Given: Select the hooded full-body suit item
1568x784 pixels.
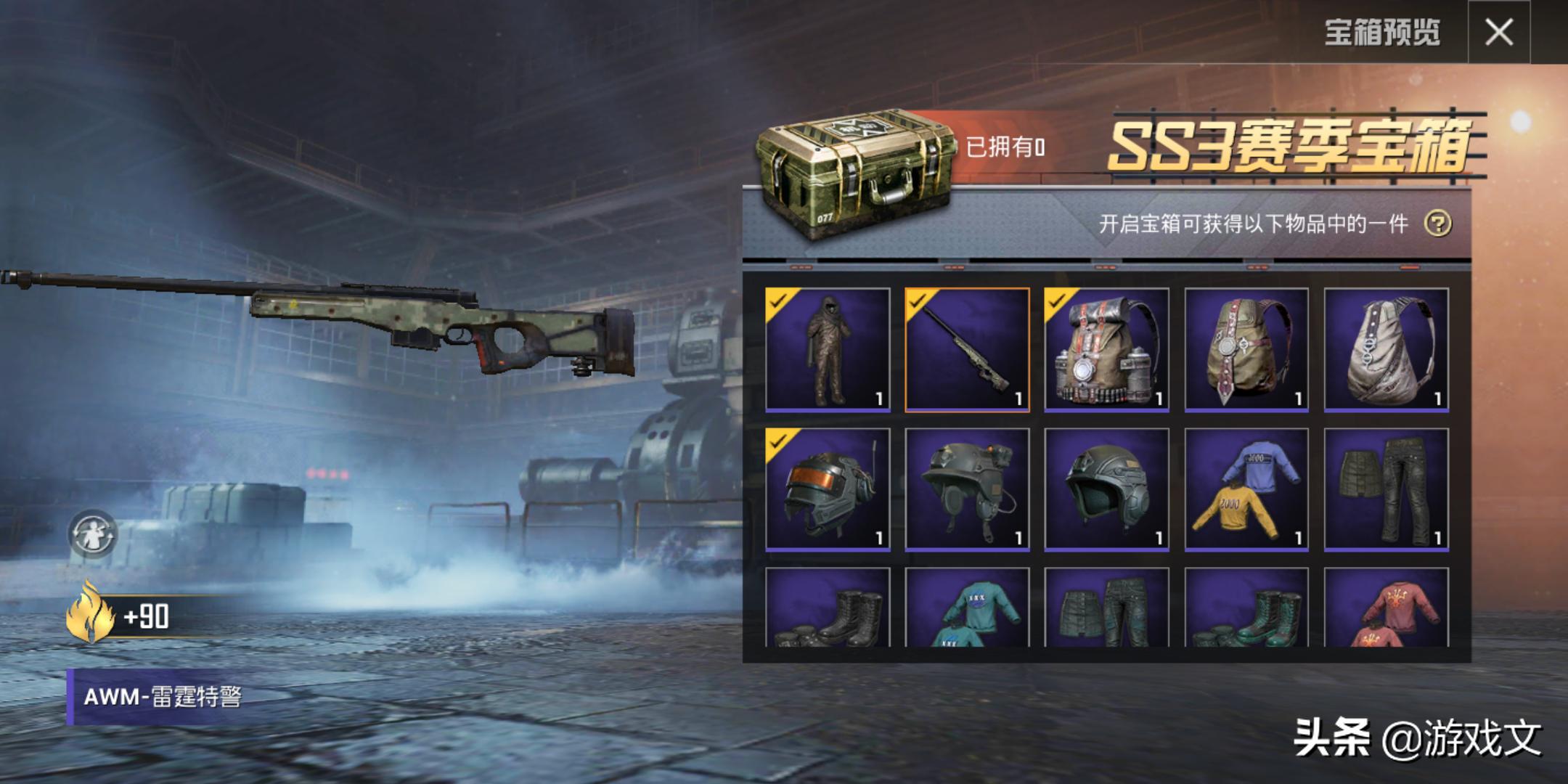Looking at the screenshot, I should [828, 349].
